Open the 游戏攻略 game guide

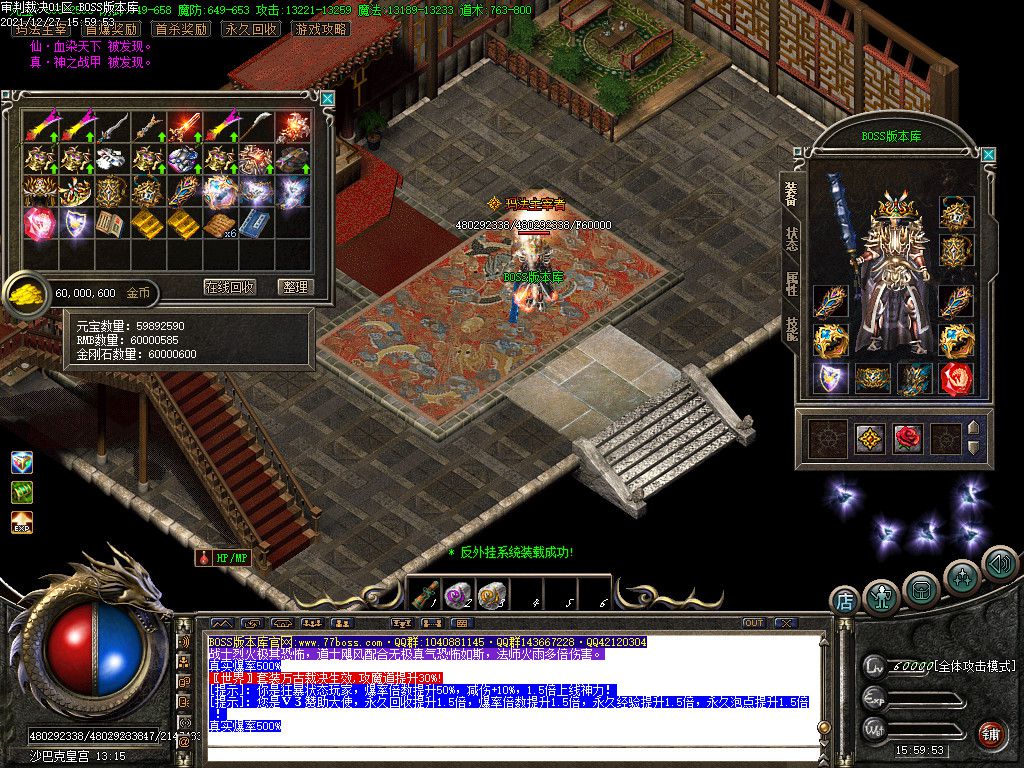click(322, 29)
